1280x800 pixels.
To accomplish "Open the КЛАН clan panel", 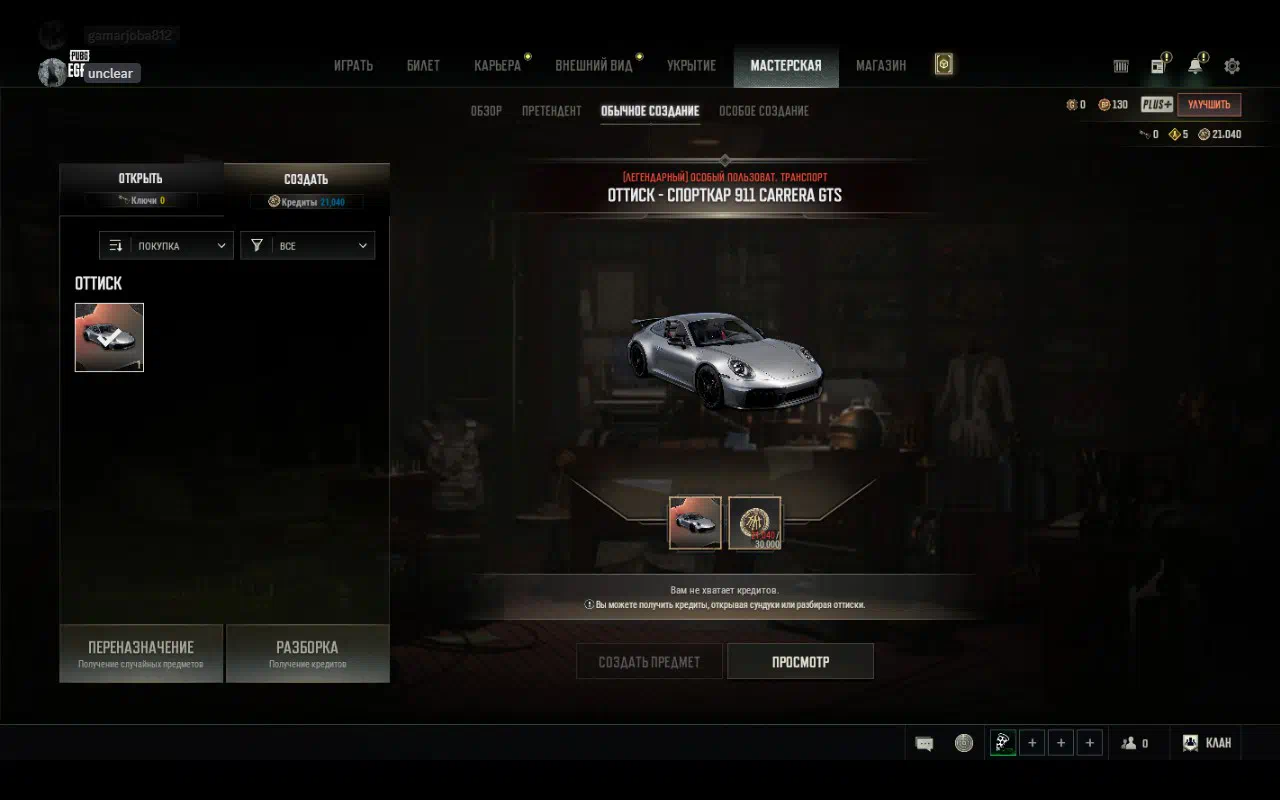I will coord(1207,743).
